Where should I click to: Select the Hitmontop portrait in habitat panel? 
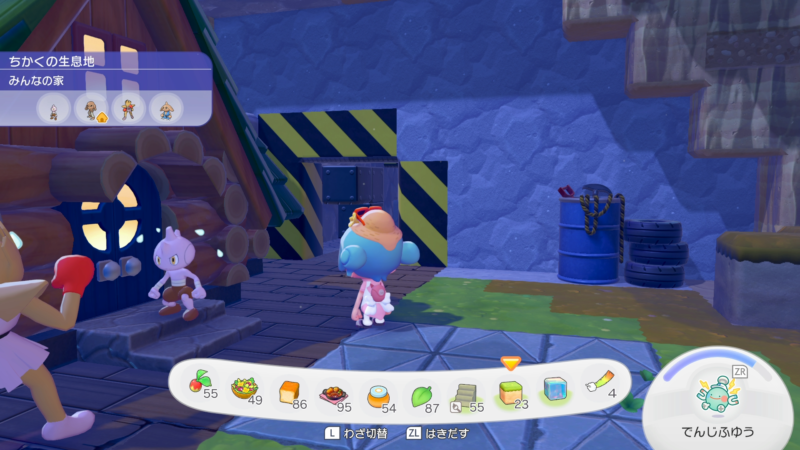164,107
